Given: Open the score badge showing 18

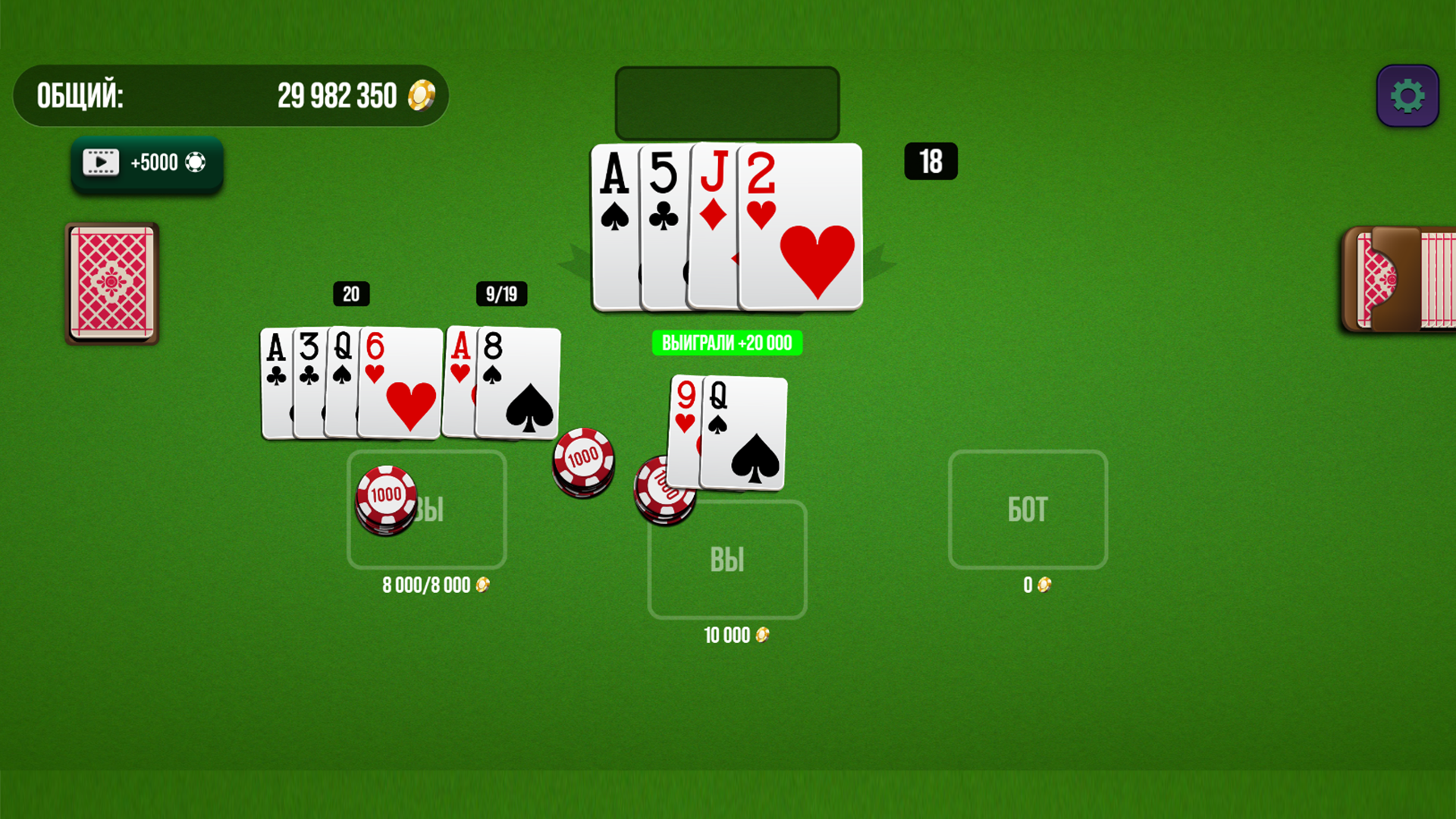Looking at the screenshot, I should tap(930, 161).
